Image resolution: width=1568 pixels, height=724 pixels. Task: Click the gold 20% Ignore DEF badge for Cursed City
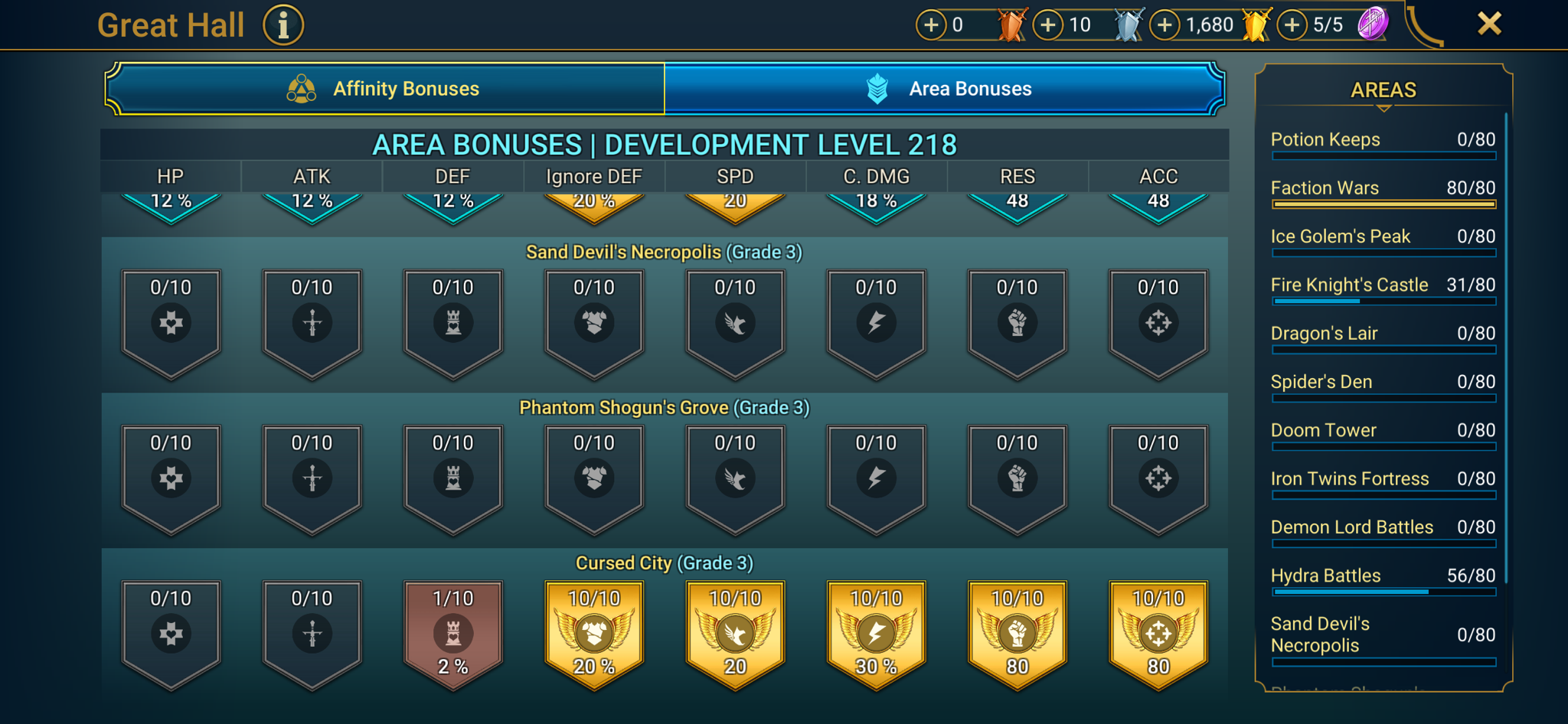[593, 631]
